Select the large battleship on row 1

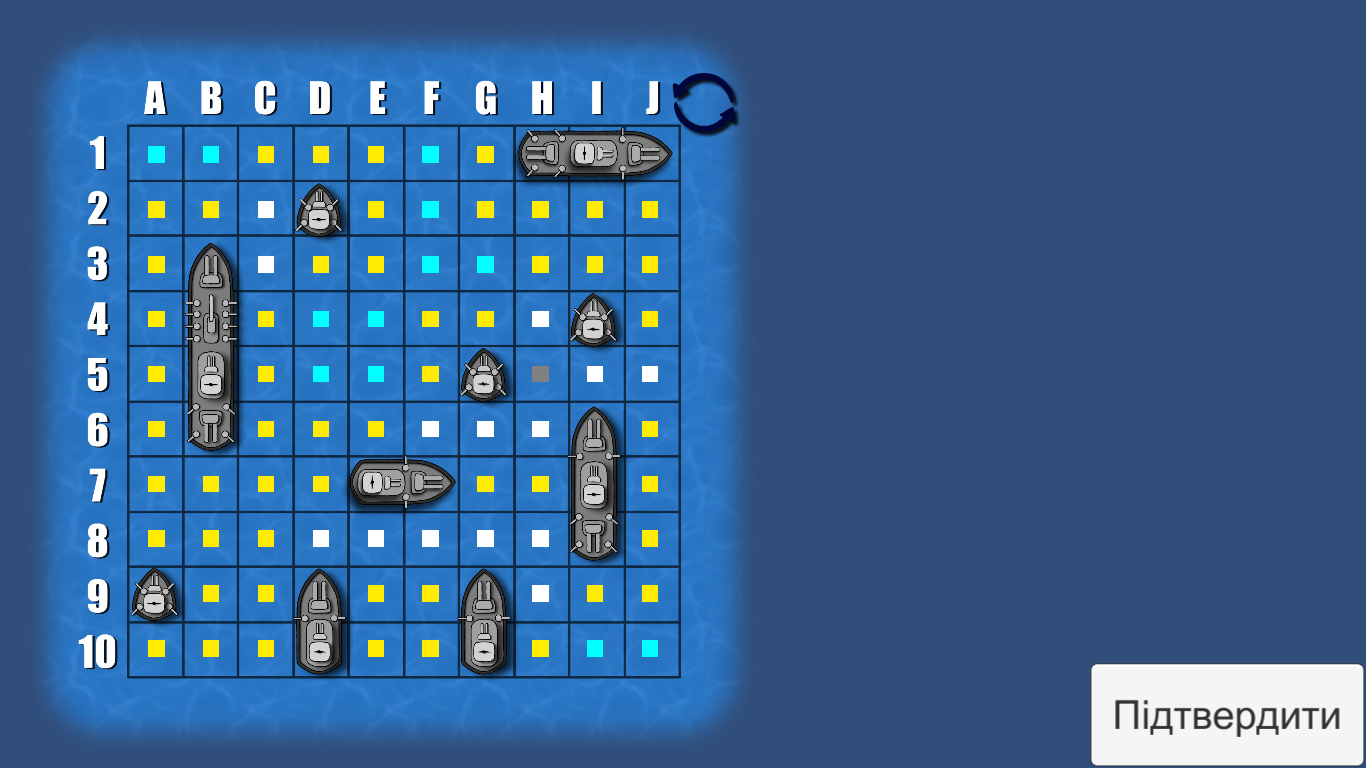click(595, 153)
